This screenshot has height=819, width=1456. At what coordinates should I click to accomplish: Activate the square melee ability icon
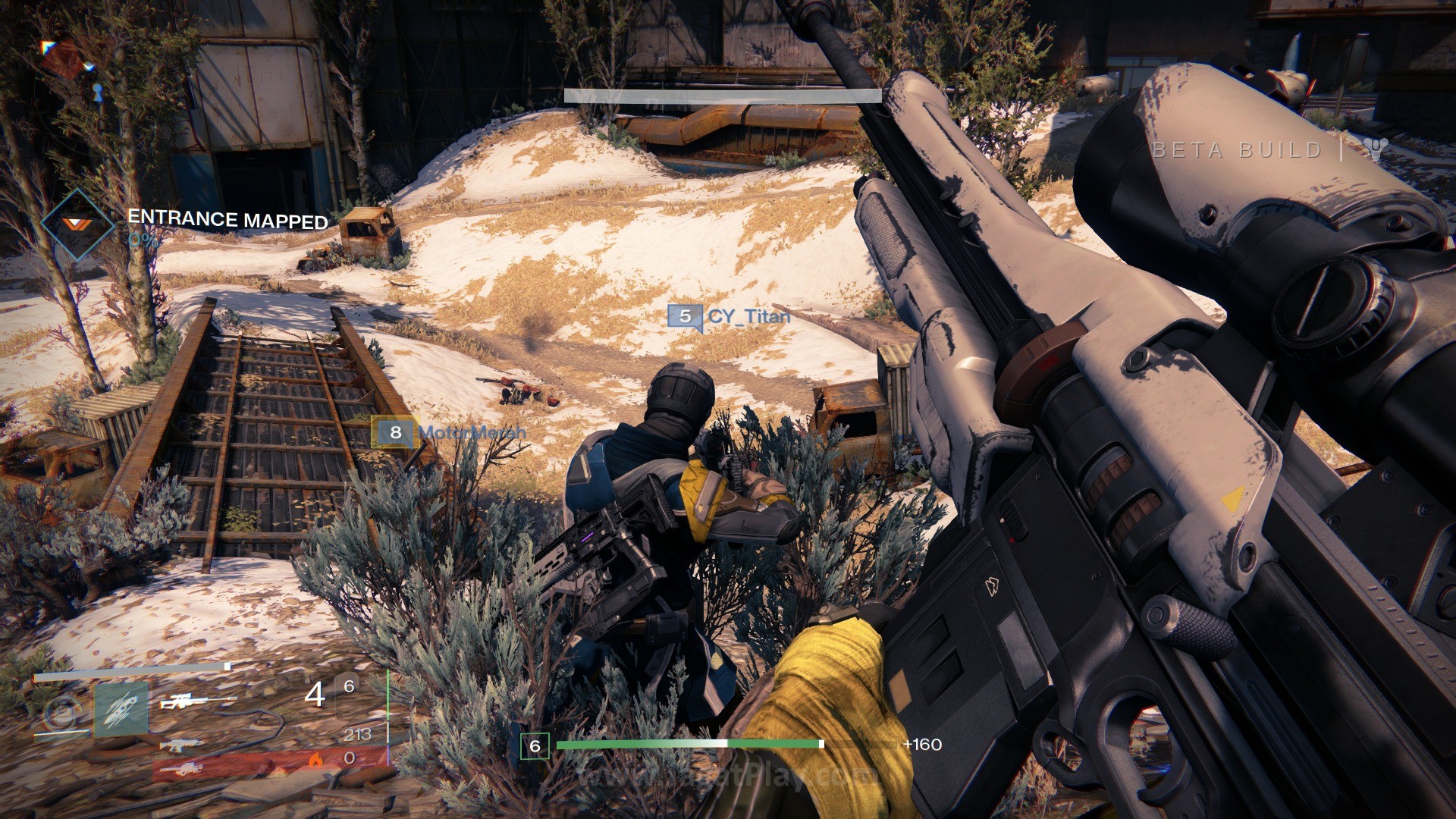(121, 709)
